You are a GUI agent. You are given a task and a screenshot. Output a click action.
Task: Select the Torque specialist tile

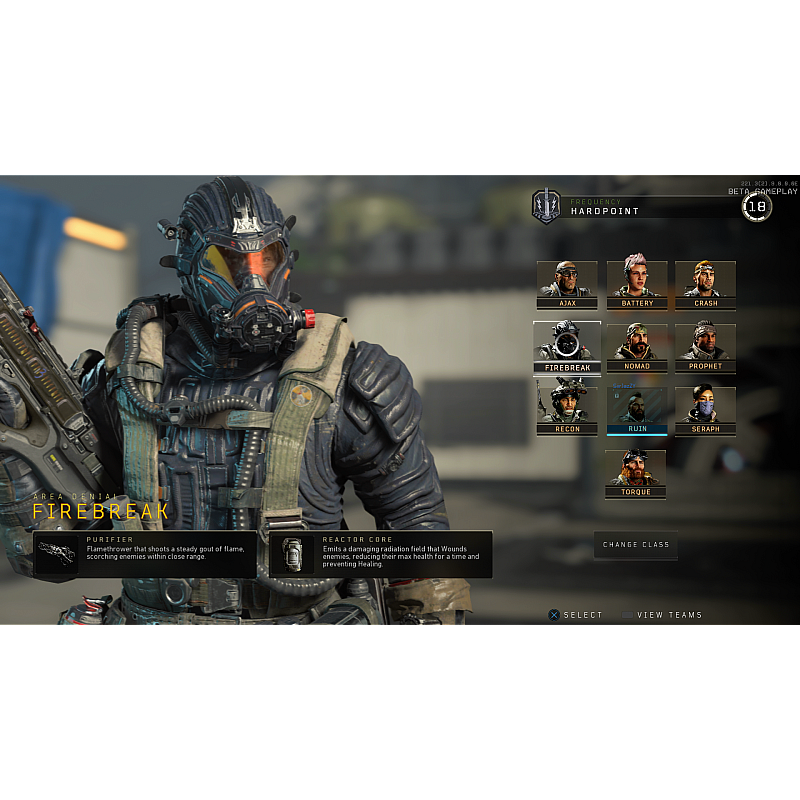pyautogui.click(x=635, y=473)
